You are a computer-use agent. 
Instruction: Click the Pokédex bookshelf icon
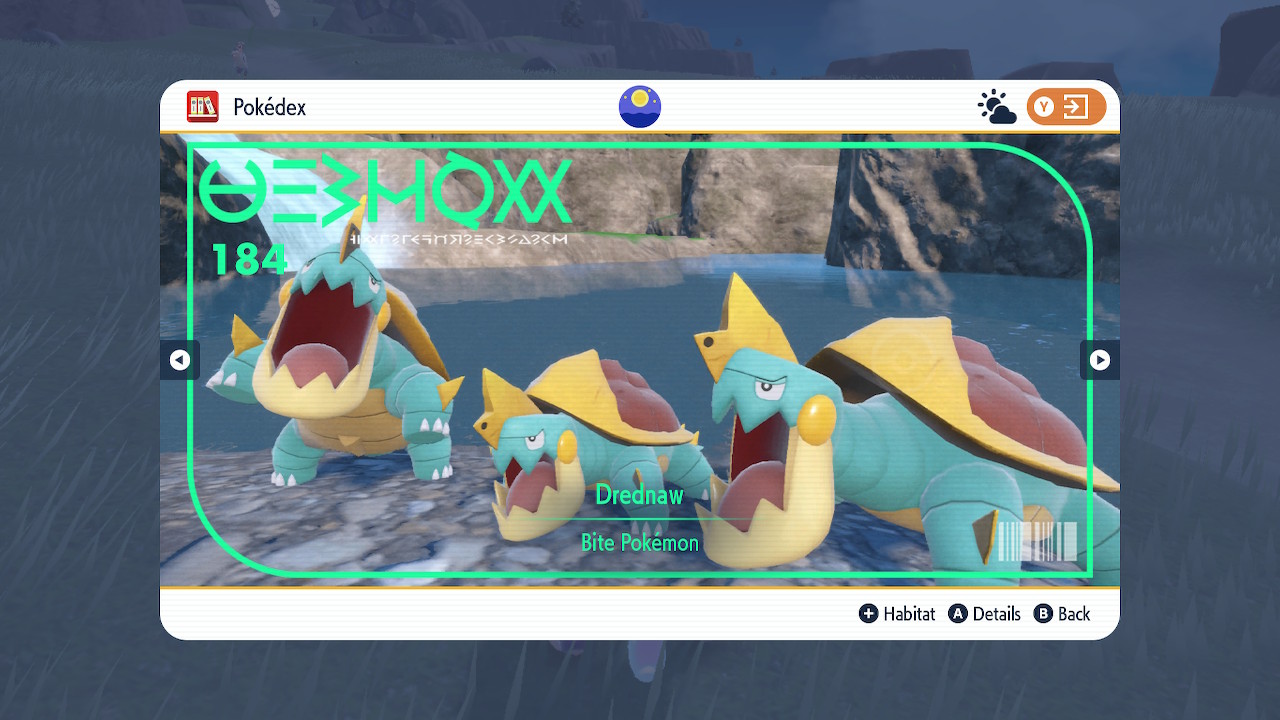[203, 107]
